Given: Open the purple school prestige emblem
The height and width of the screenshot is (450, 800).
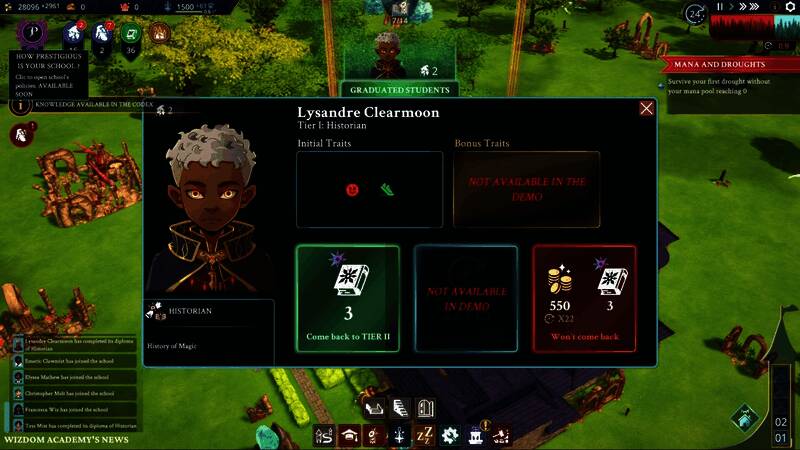Looking at the screenshot, I should (32, 30).
